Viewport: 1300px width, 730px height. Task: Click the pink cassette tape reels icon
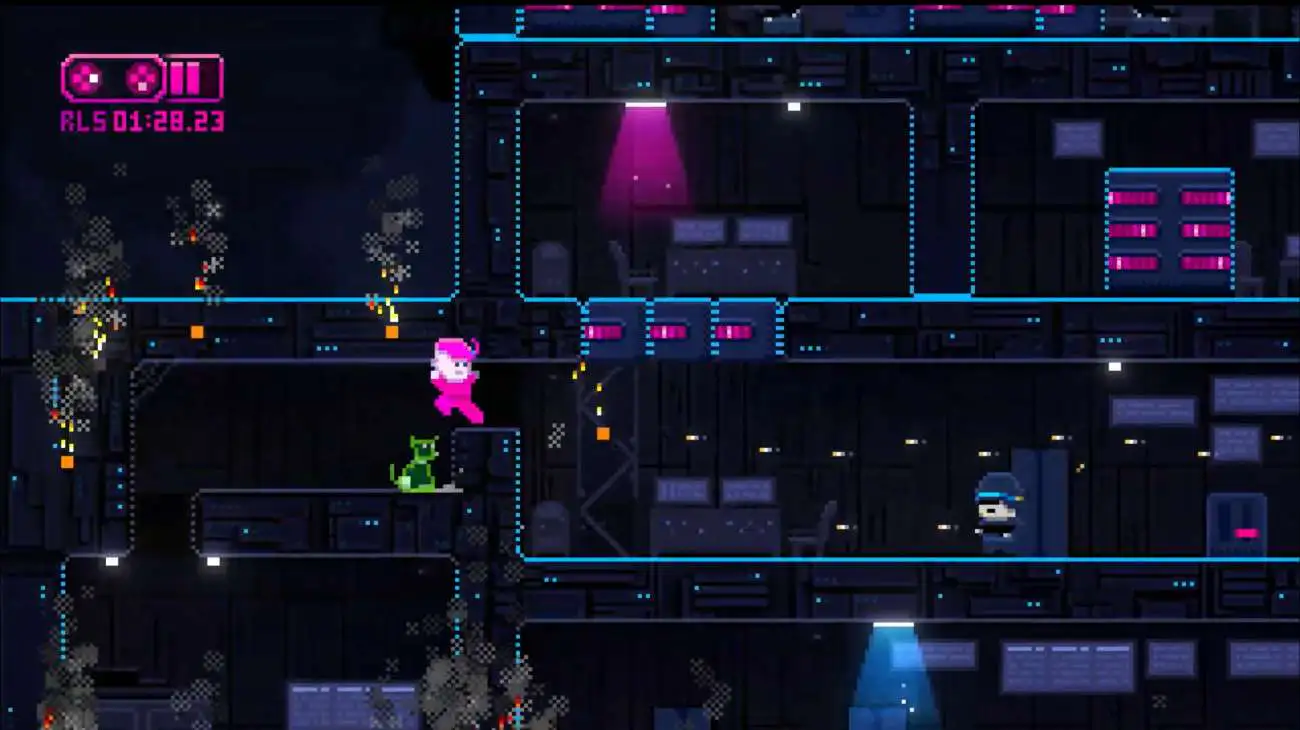tap(113, 78)
